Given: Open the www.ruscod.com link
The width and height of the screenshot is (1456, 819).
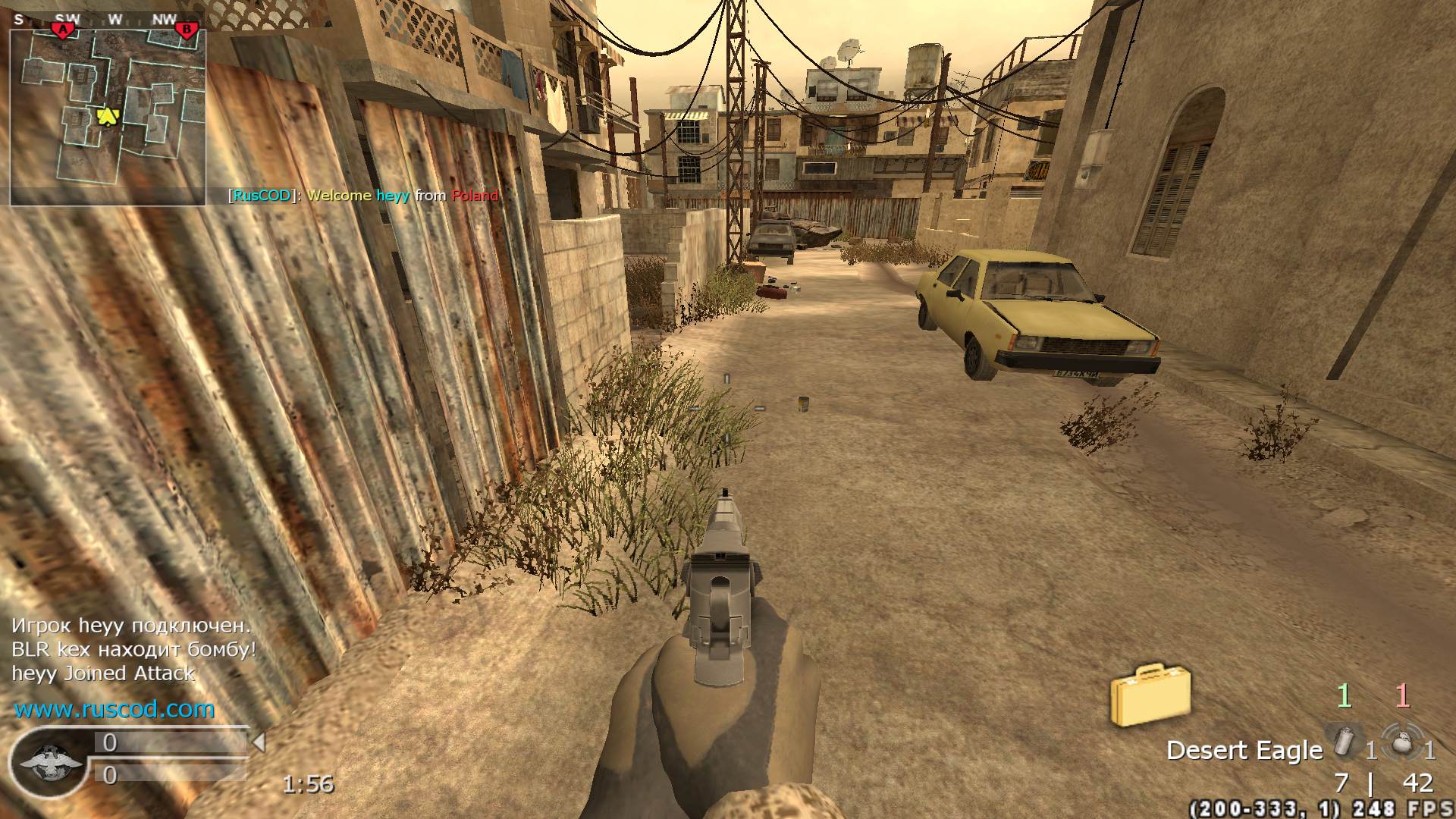Looking at the screenshot, I should (x=115, y=709).
